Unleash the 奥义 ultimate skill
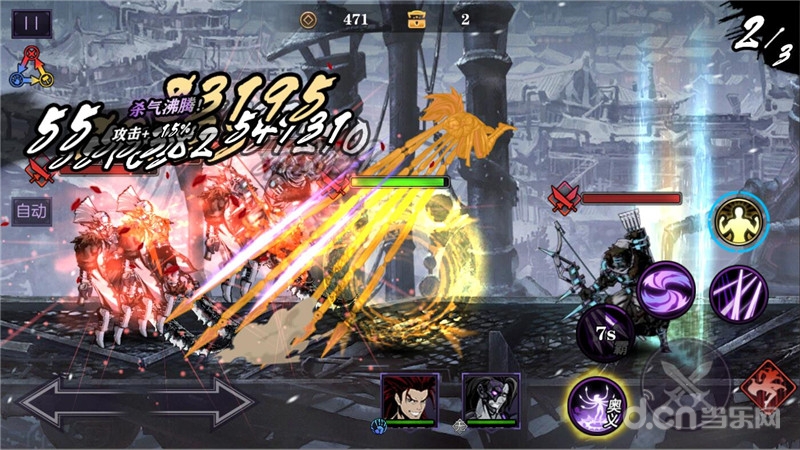Viewport: 800px width, 450px height. [598, 404]
